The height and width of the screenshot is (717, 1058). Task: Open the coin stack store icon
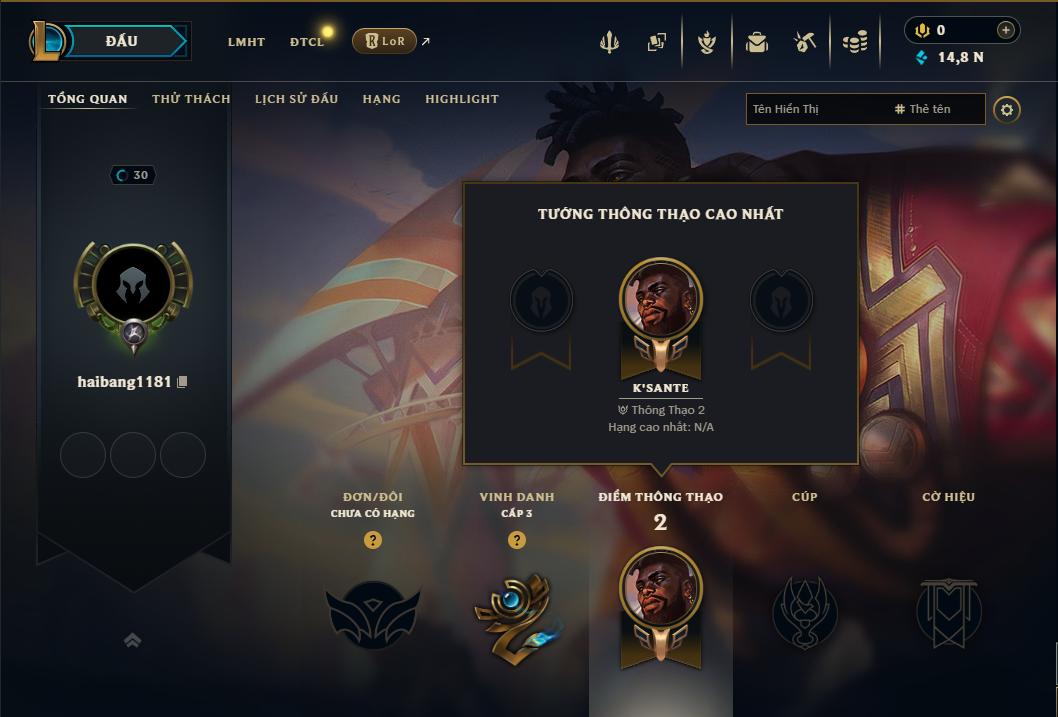tap(854, 42)
